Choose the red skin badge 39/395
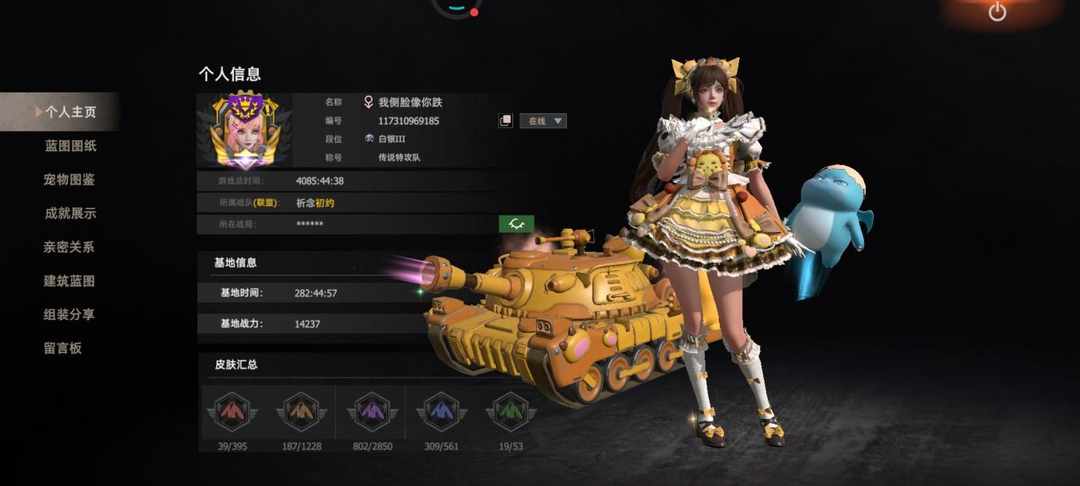The image size is (1080, 486). tap(232, 410)
